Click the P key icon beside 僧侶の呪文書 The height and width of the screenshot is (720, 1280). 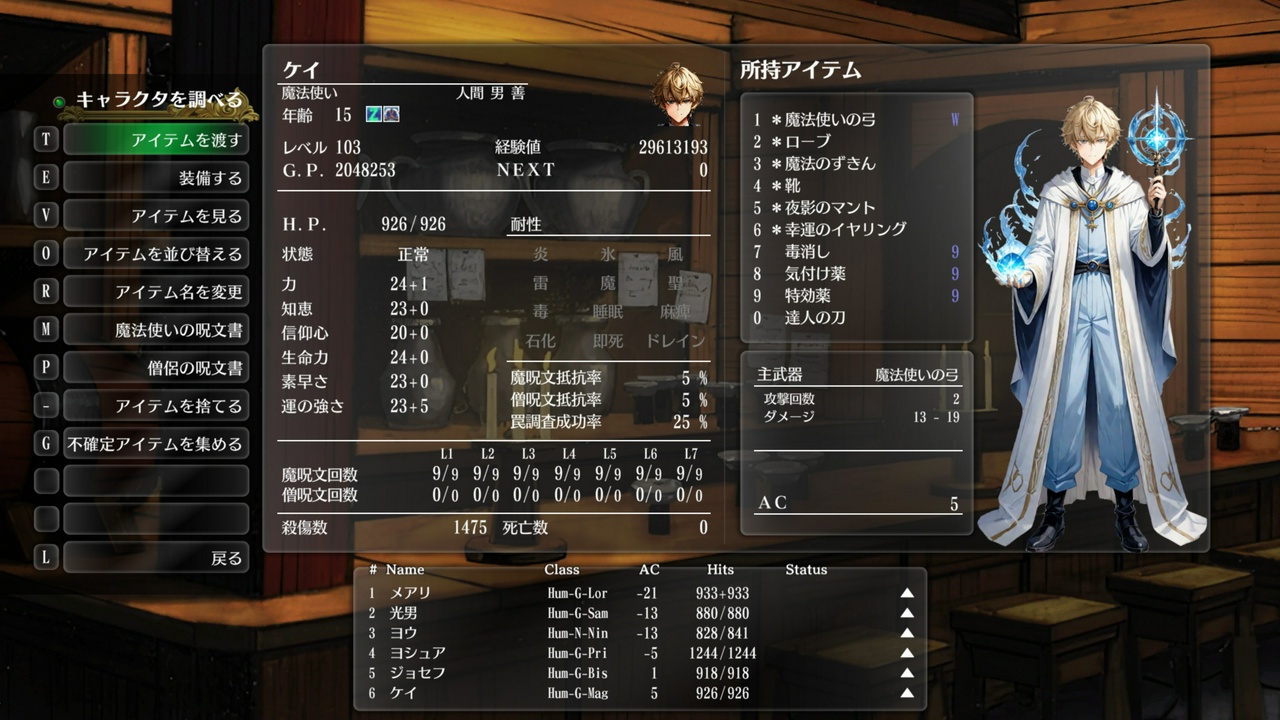tap(46, 366)
